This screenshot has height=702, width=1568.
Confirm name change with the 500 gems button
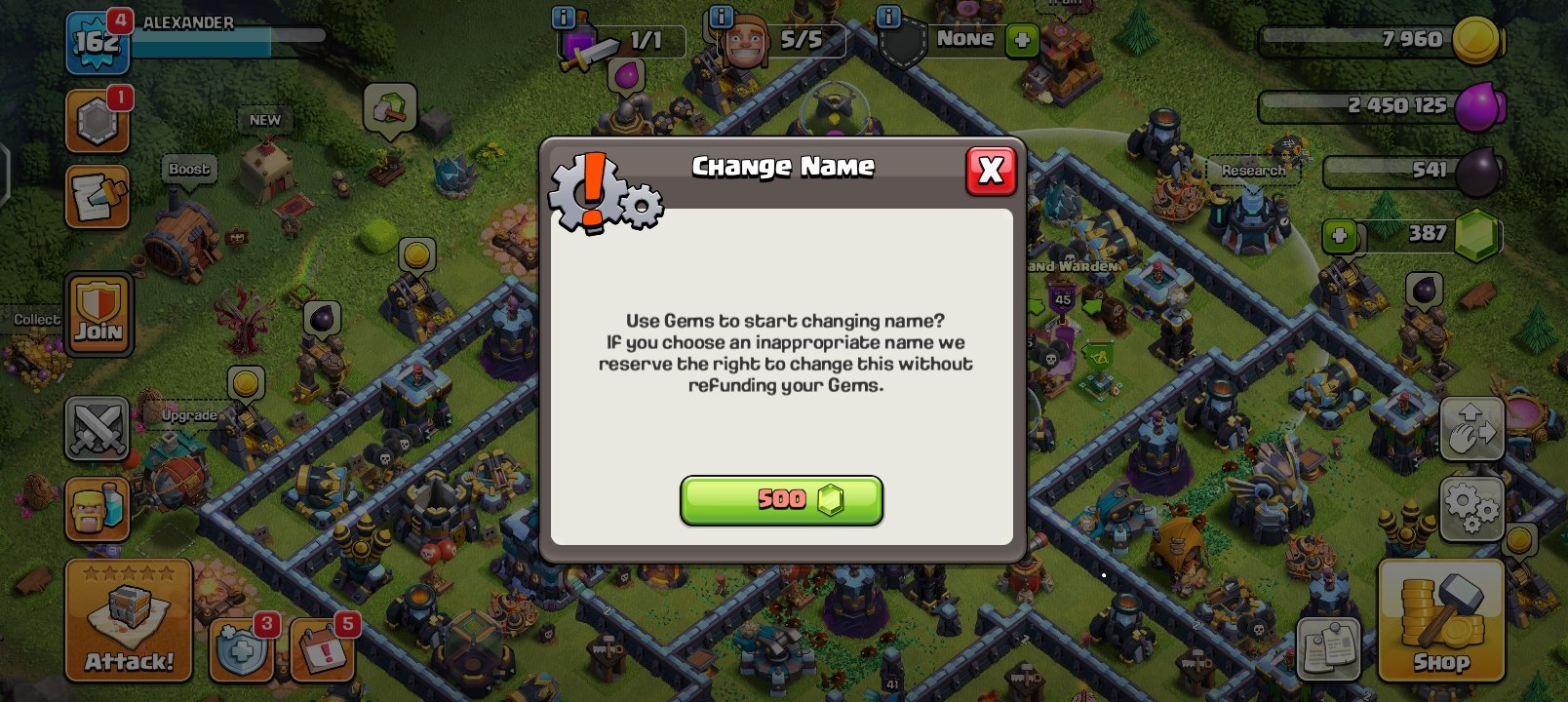tap(781, 499)
